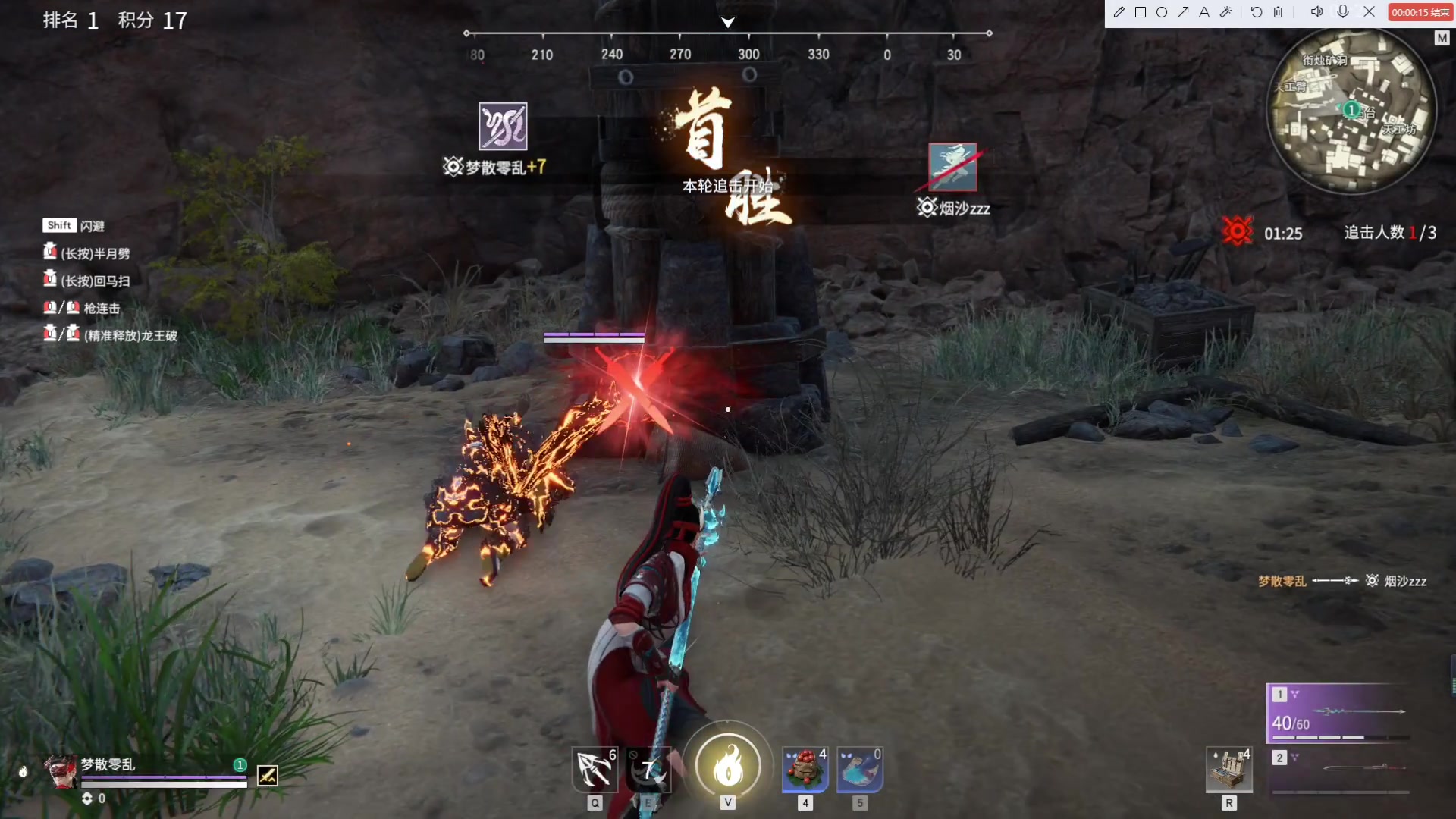
Task: Toggle the microphone recording
Action: (1343, 12)
